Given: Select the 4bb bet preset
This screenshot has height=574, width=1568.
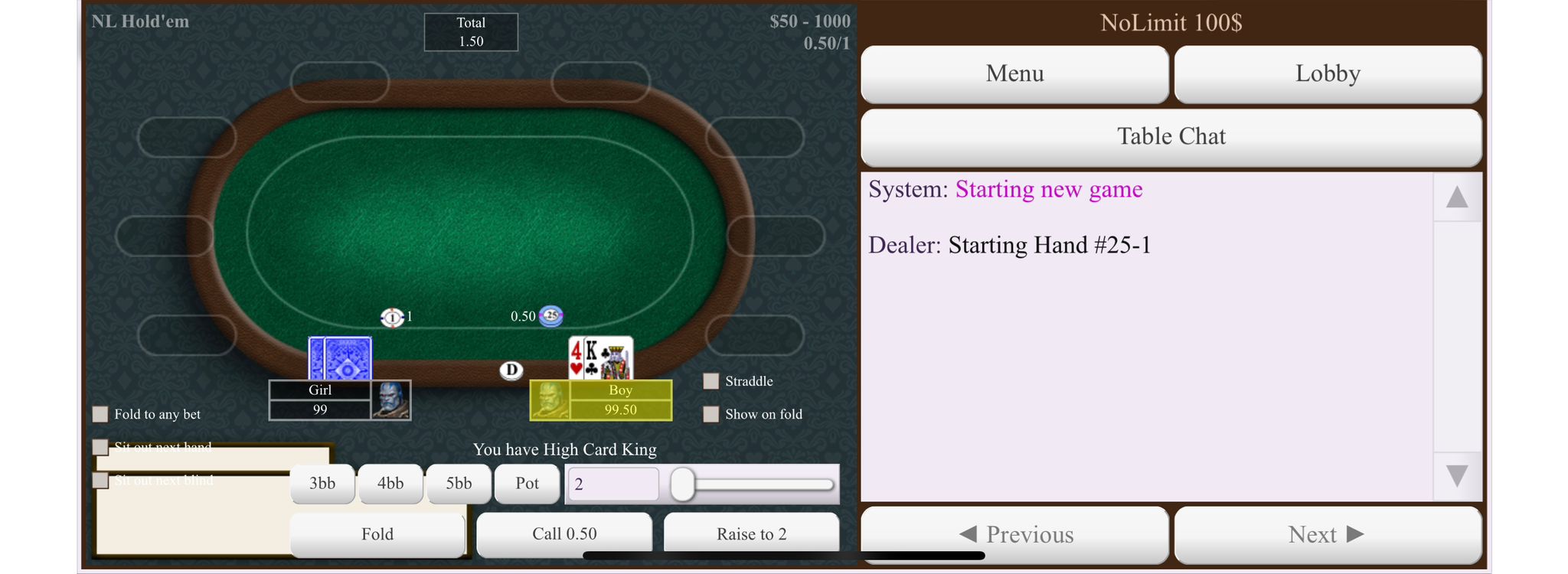Looking at the screenshot, I should click(390, 484).
